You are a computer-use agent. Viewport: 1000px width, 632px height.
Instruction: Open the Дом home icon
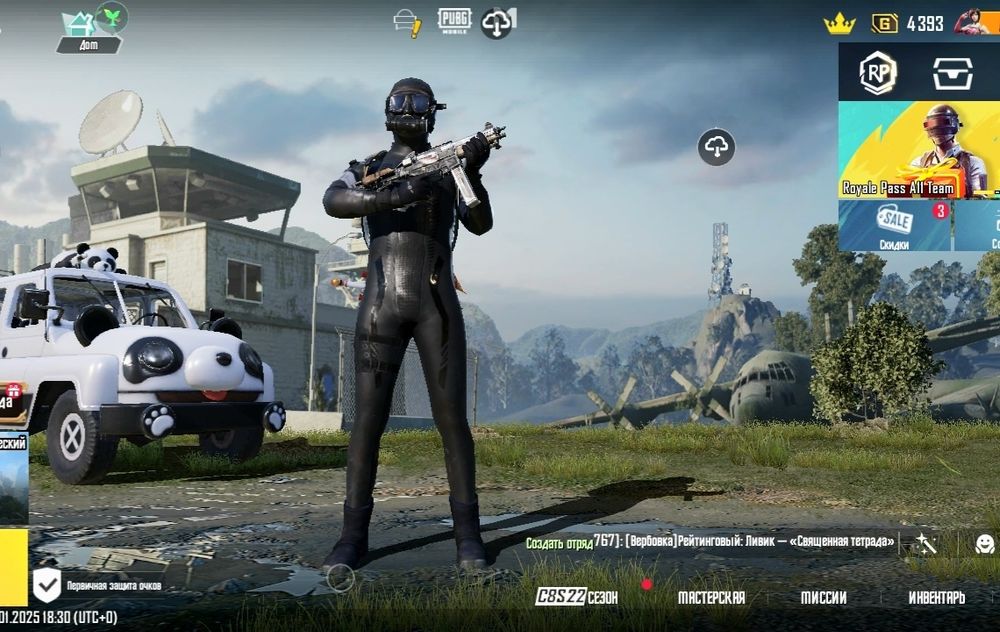[79, 24]
